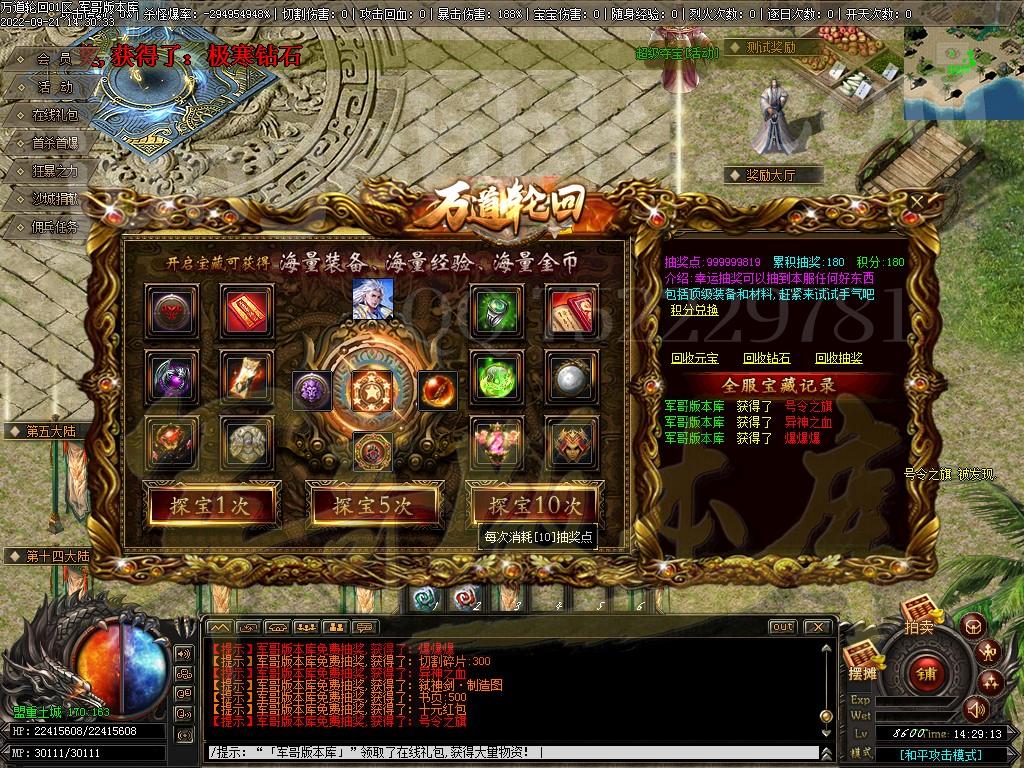Open the 会员 membership menu
1024x768 pixels.
(54, 59)
